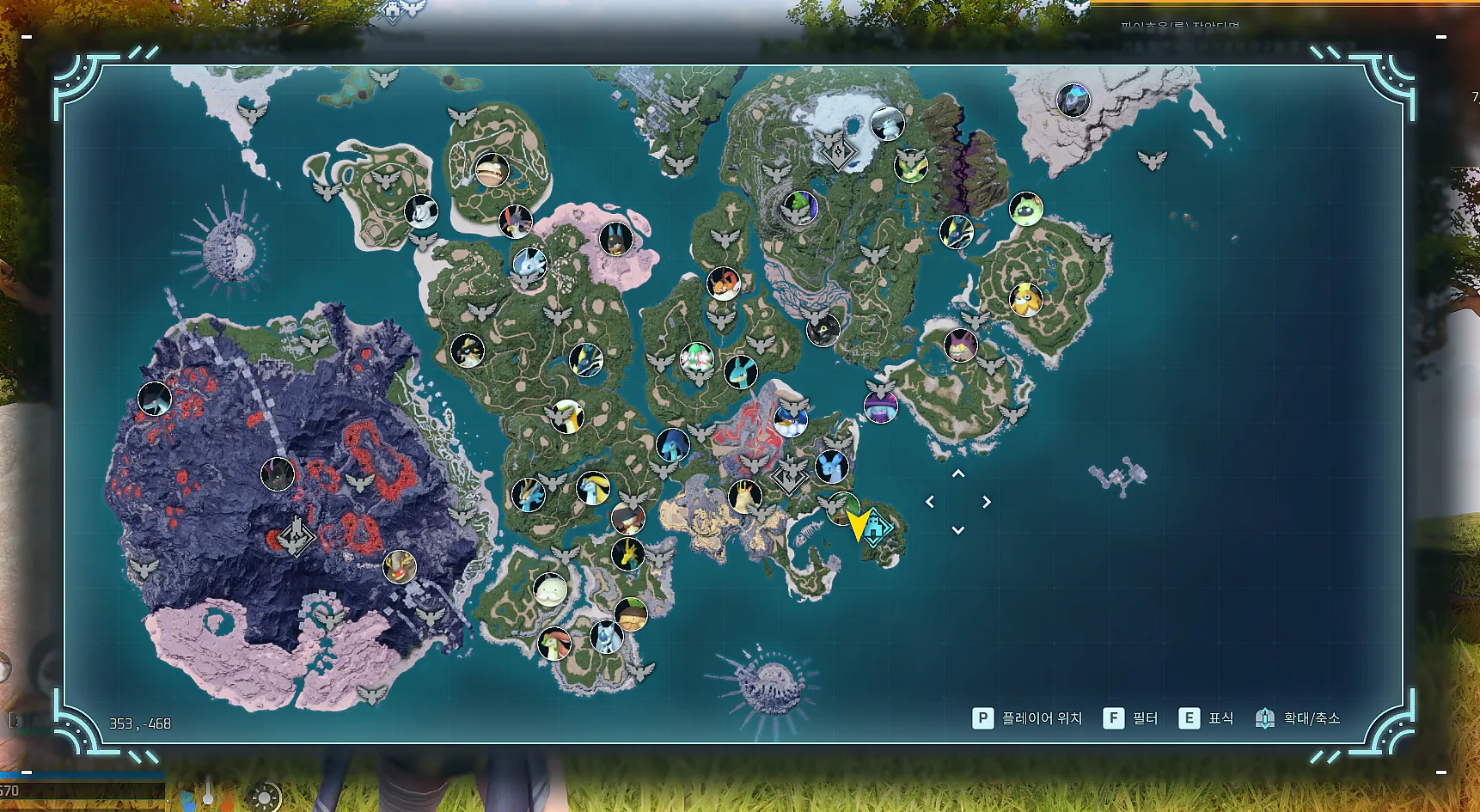Choose the mushroom-capped boss marker
The height and width of the screenshot is (812, 1480).
tap(631, 614)
